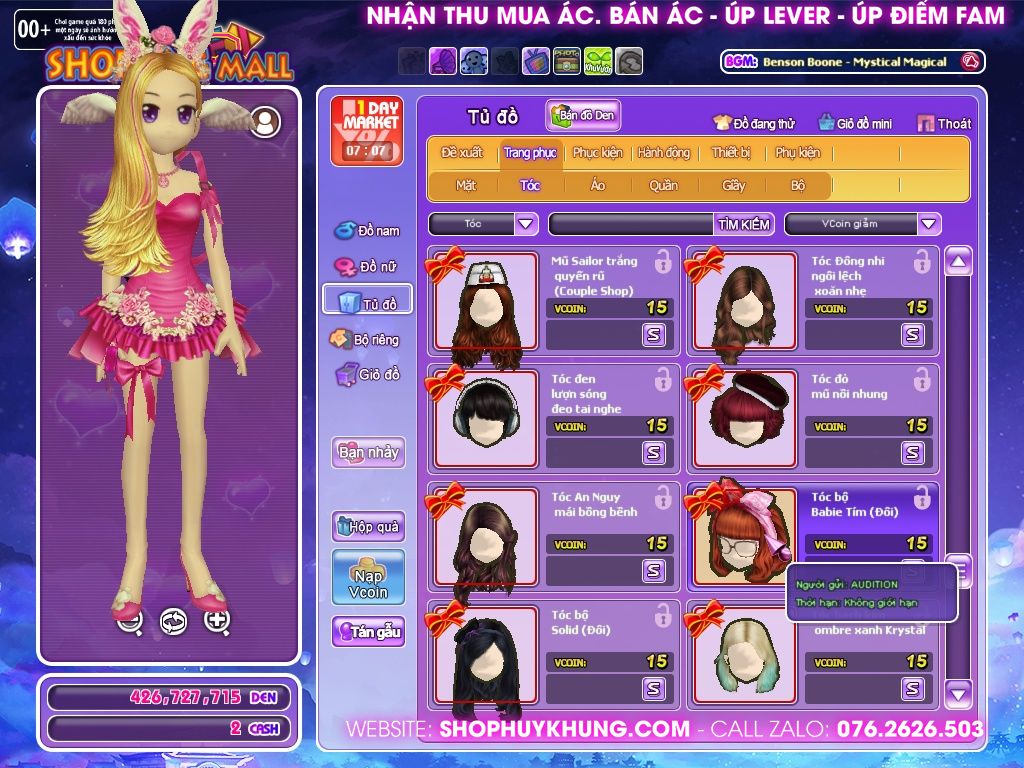Open the VCoin giảm sort dropdown
The height and width of the screenshot is (768, 1024).
pyautogui.click(x=929, y=224)
